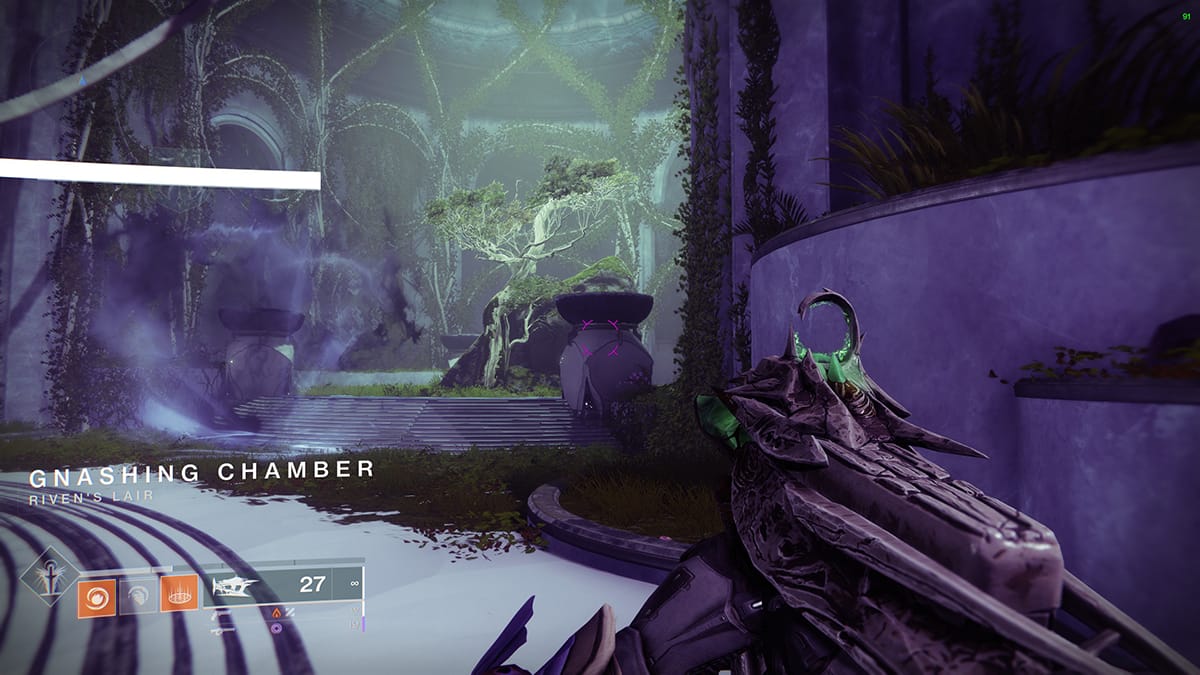Cast the orange rift class ability
Screen dimensions: 1200x675
tap(180, 598)
